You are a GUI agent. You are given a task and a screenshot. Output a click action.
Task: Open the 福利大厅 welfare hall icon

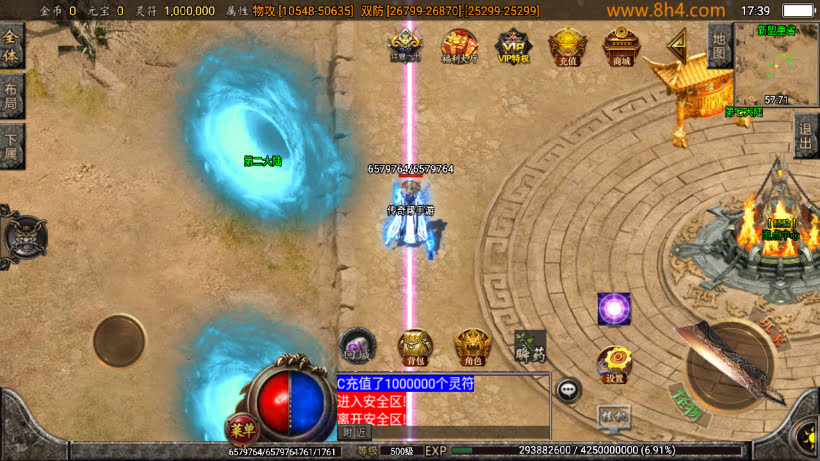click(459, 47)
